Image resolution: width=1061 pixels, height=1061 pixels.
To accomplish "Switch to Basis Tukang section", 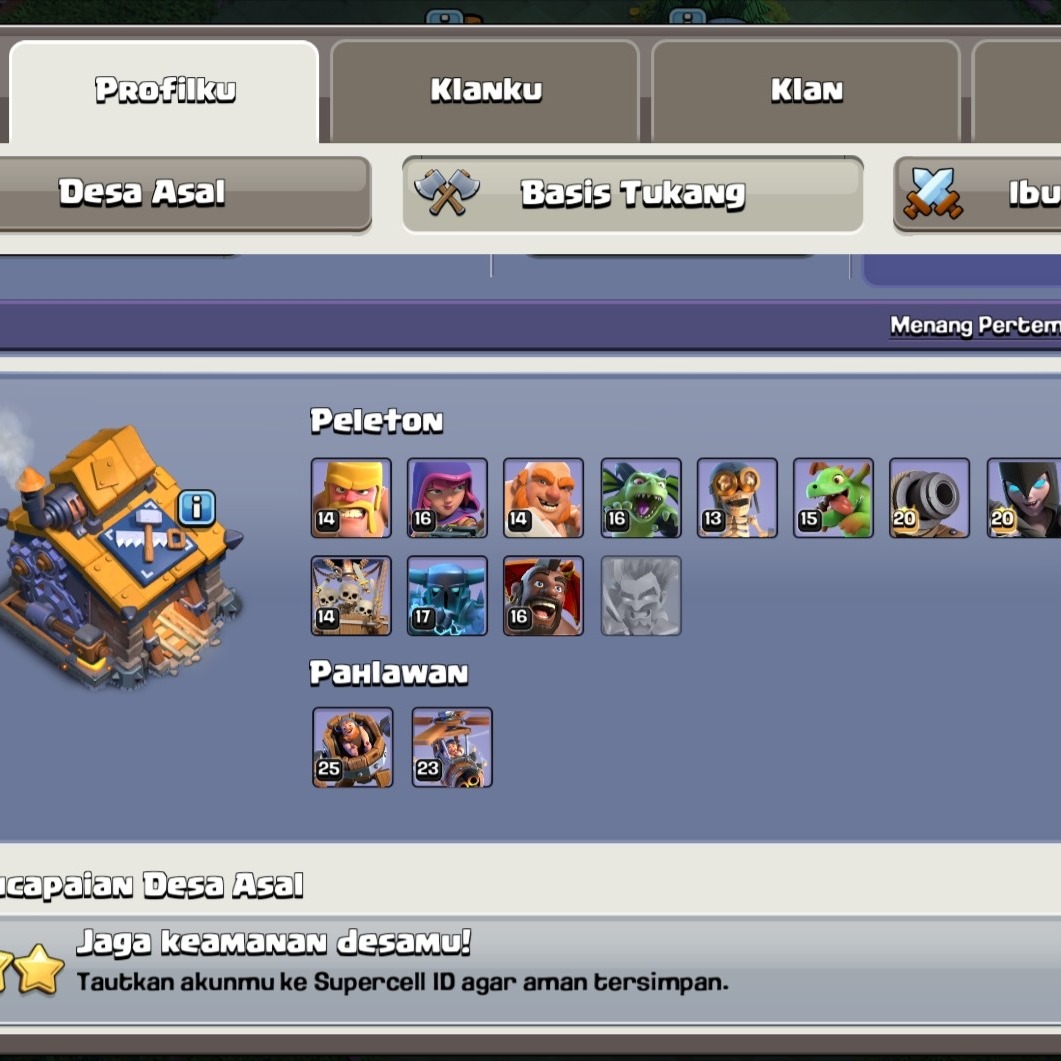I will [x=632, y=193].
